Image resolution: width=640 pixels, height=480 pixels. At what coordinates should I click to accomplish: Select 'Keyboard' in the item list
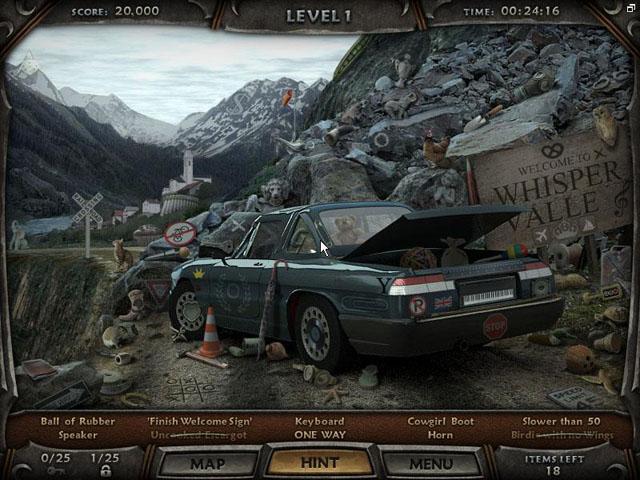tap(320, 421)
